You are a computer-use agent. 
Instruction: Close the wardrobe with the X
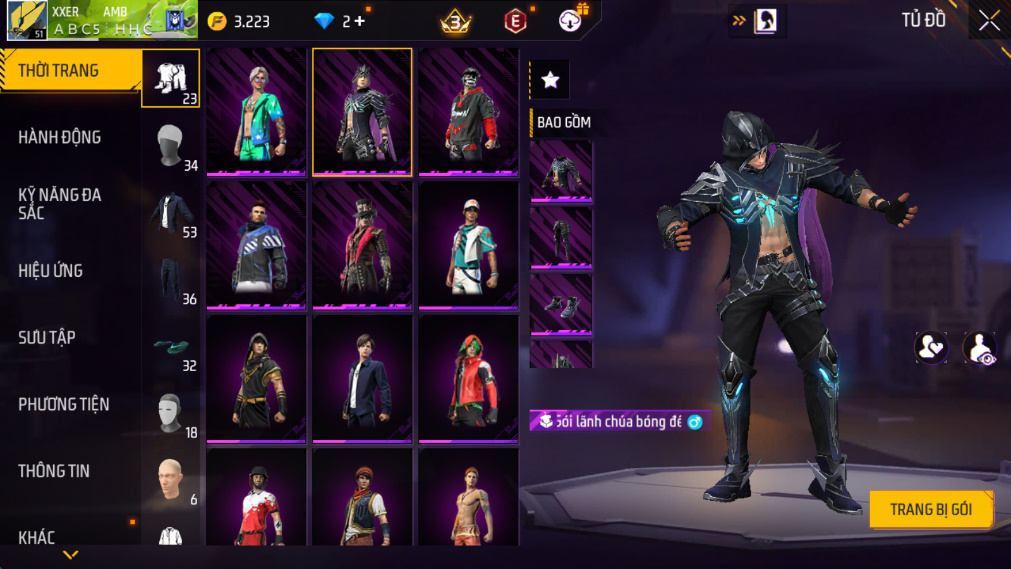pyautogui.click(x=989, y=21)
